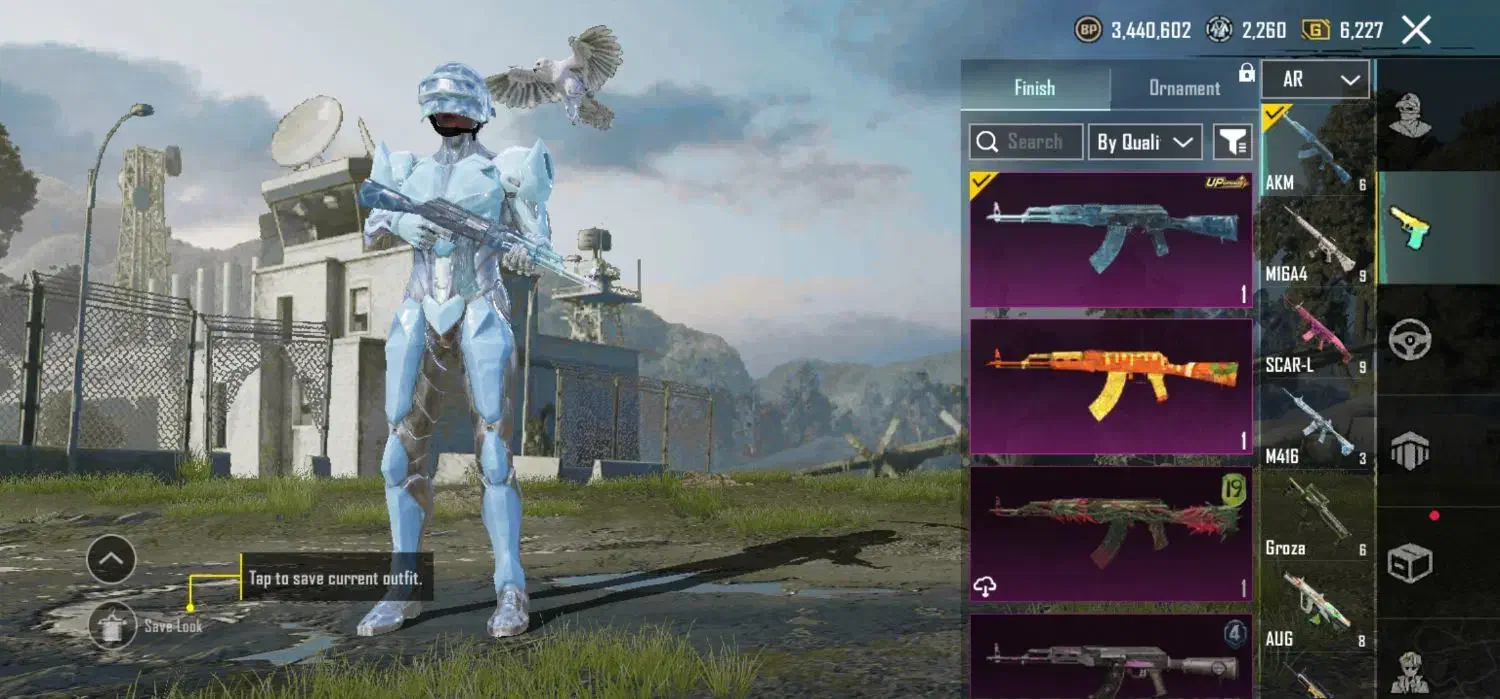1500x699 pixels.
Task: Choose M16A4 in the weapon list
Action: 1316,241
